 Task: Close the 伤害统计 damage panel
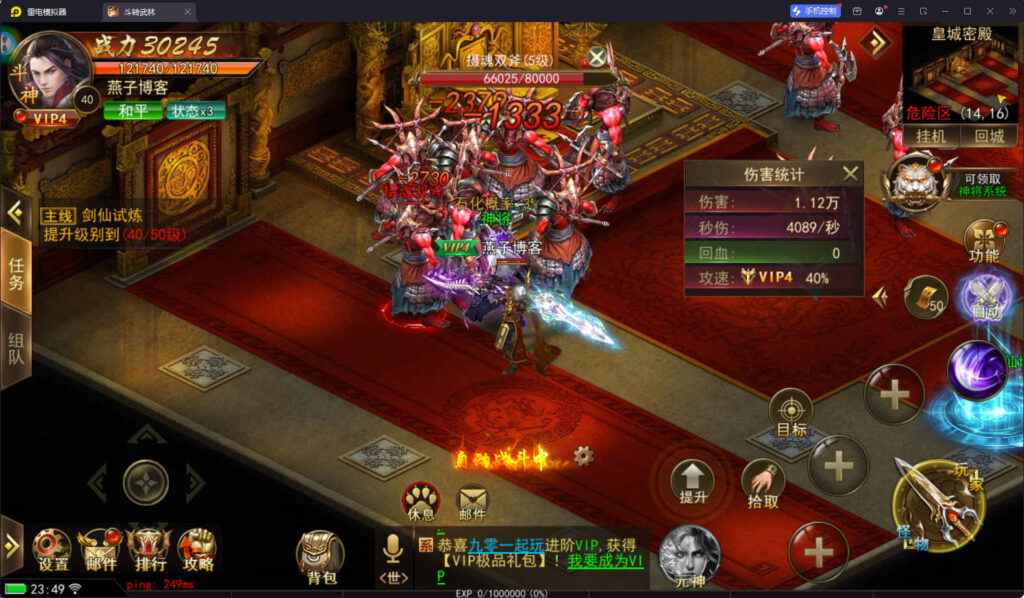(x=850, y=173)
